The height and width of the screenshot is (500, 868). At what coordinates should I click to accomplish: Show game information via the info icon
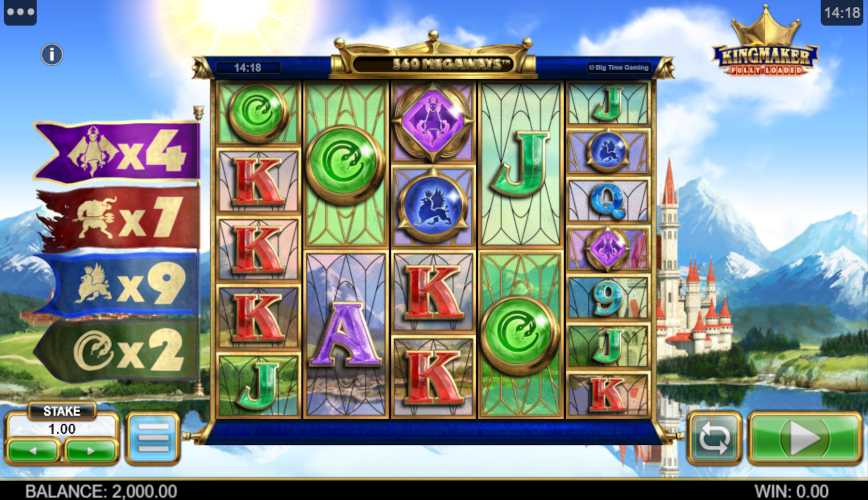point(52,55)
